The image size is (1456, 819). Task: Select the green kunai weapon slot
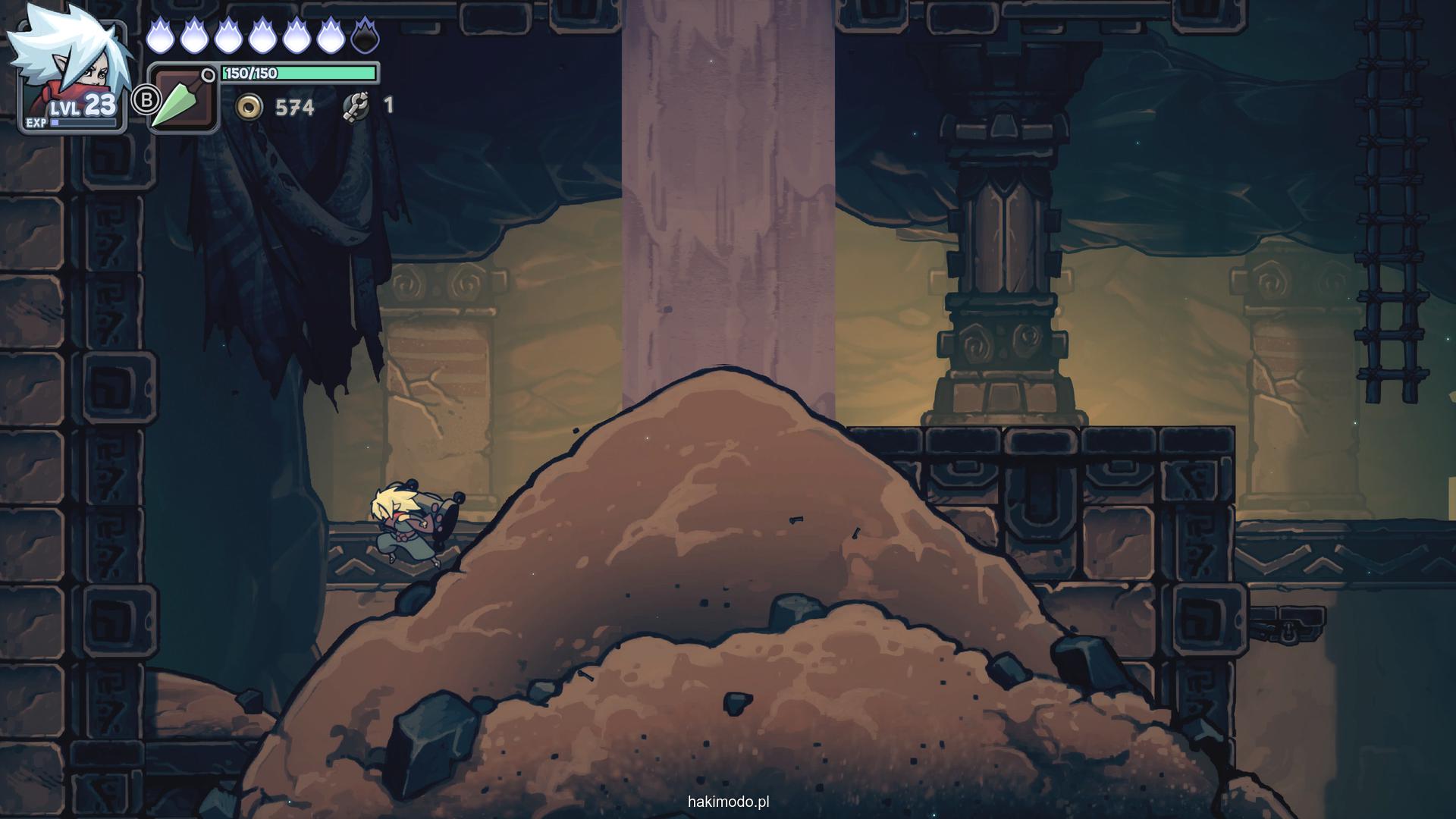click(184, 99)
